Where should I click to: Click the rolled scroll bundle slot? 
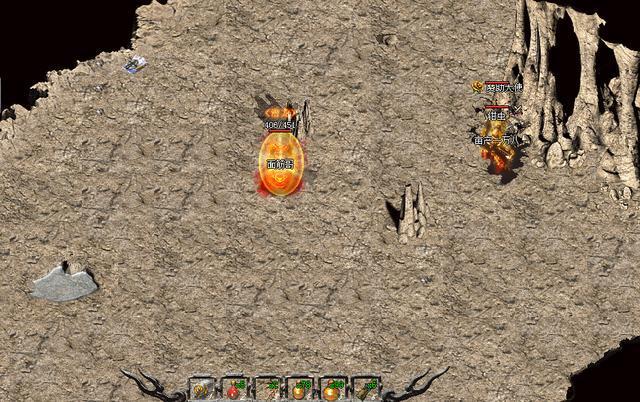[x=368, y=389]
